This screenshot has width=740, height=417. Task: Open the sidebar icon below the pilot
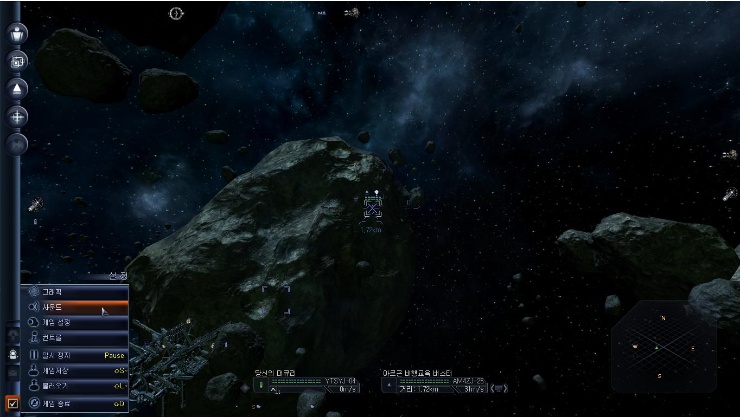click(x=19, y=62)
